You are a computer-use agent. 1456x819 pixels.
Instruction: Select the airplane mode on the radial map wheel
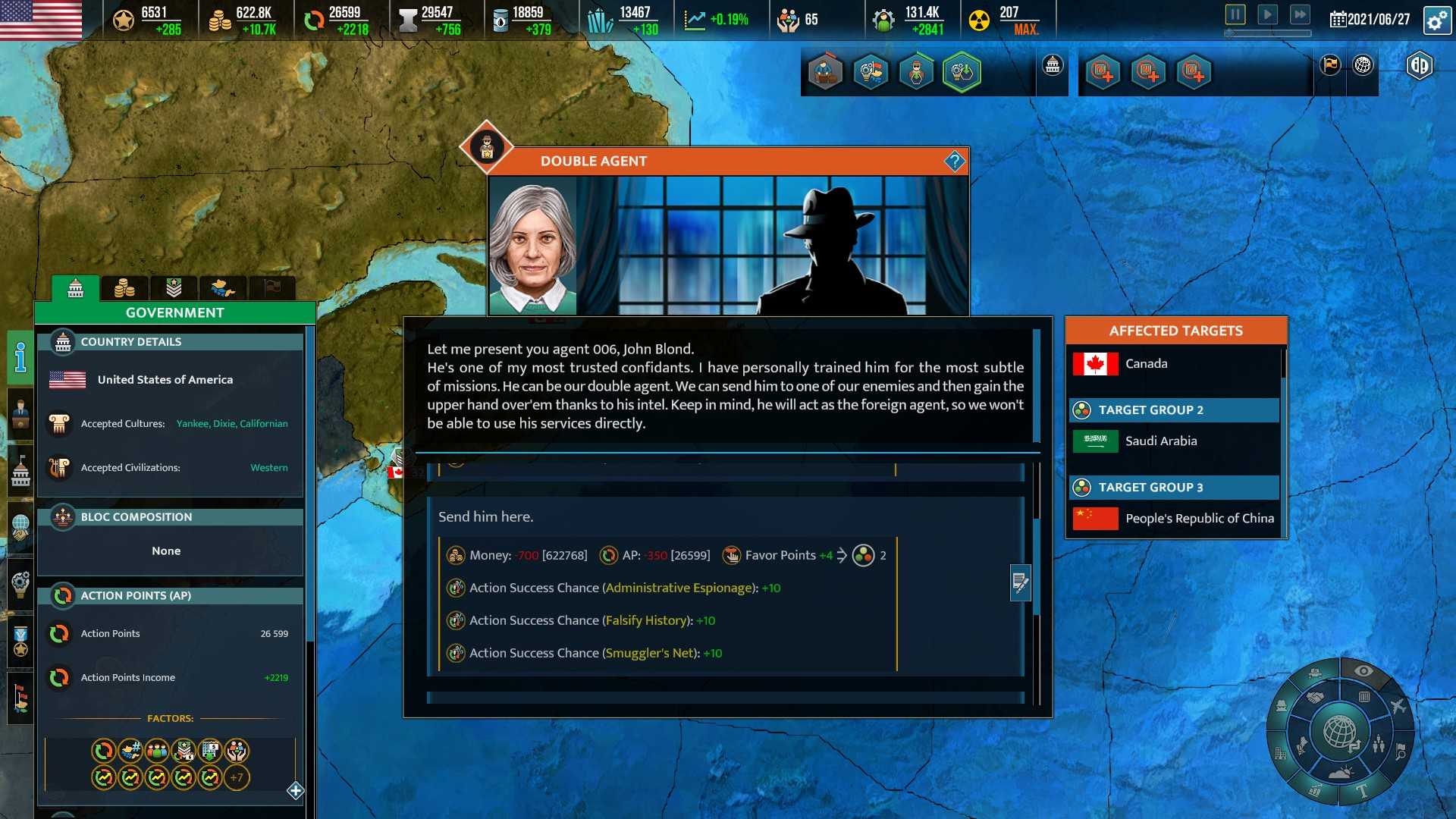coord(1398,706)
